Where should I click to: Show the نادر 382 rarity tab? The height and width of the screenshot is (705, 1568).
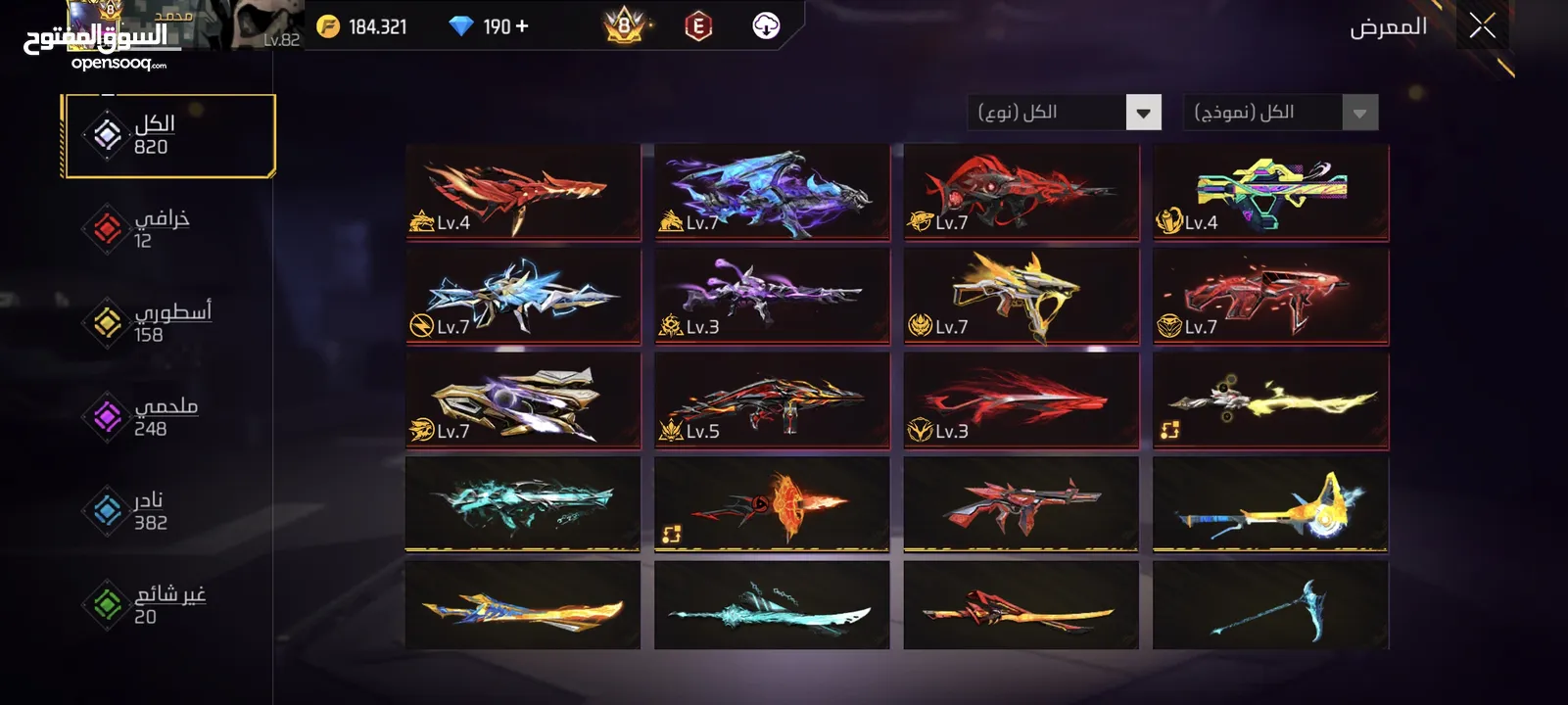click(x=152, y=510)
